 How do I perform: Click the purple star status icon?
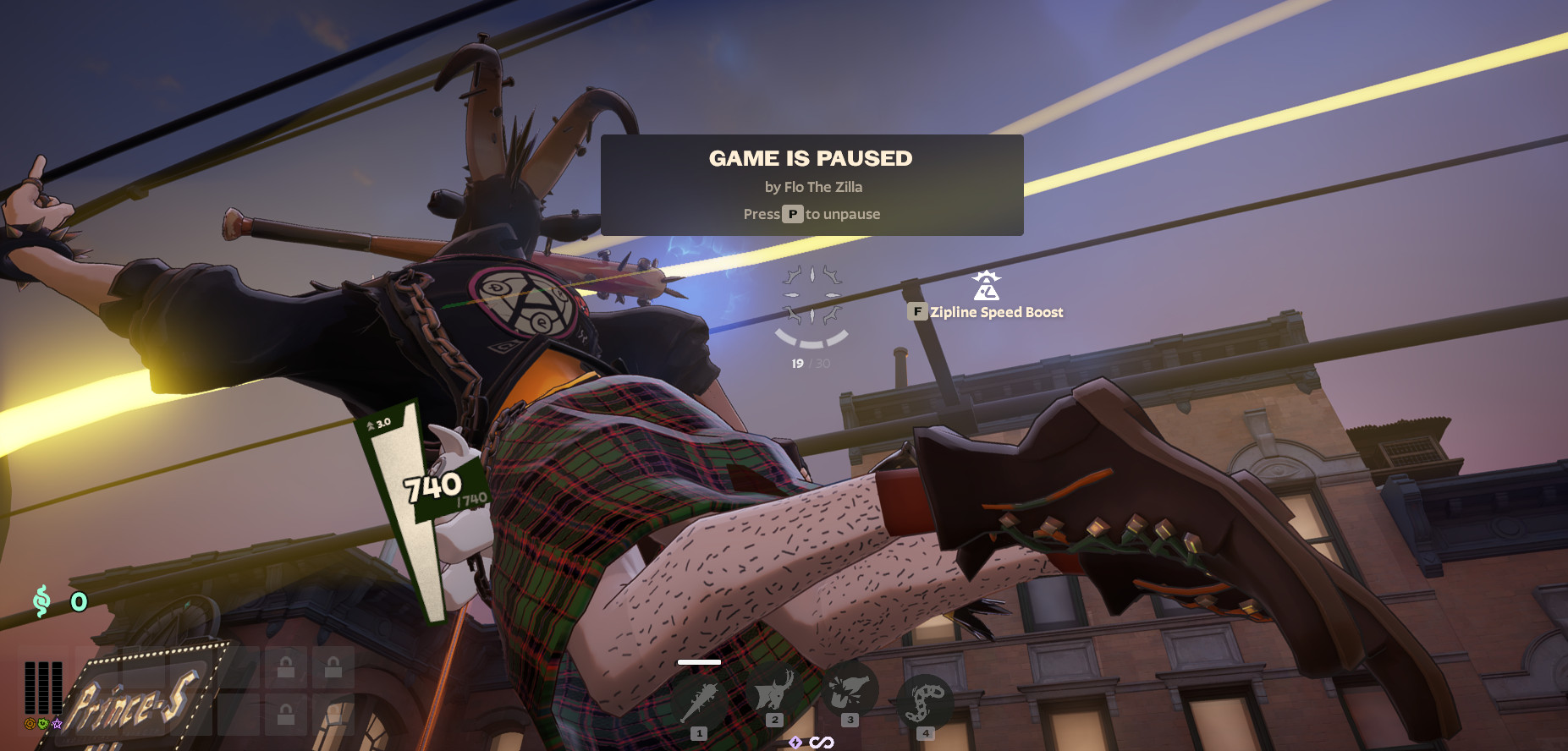tap(57, 725)
